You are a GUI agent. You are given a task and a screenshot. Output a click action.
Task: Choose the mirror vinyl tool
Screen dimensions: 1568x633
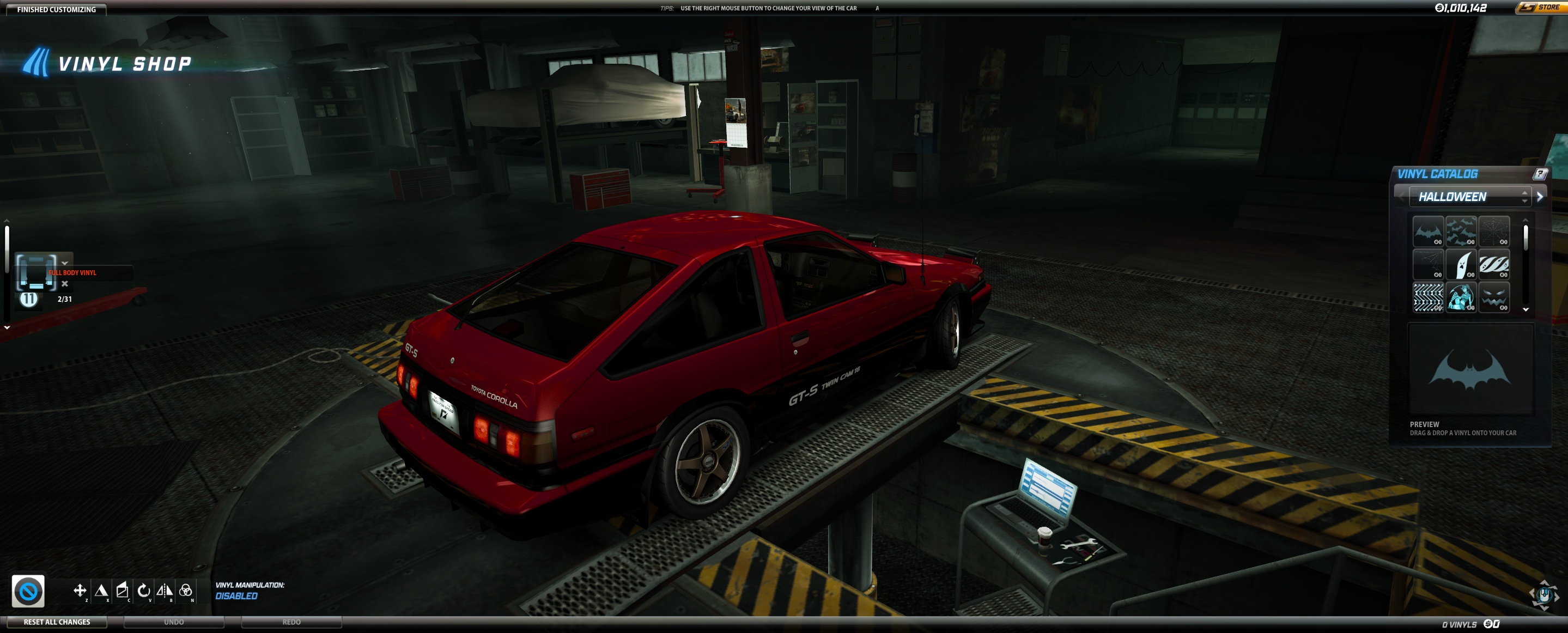[x=165, y=590]
